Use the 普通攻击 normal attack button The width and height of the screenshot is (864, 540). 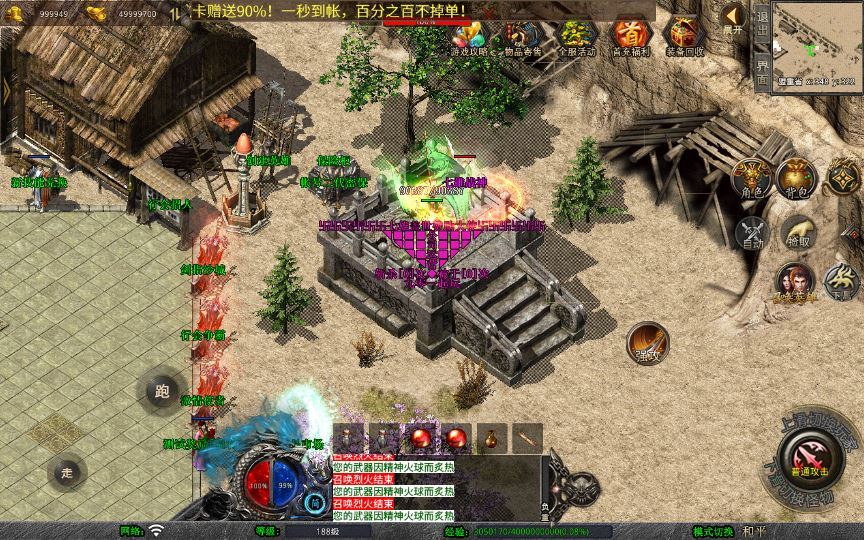(812, 459)
